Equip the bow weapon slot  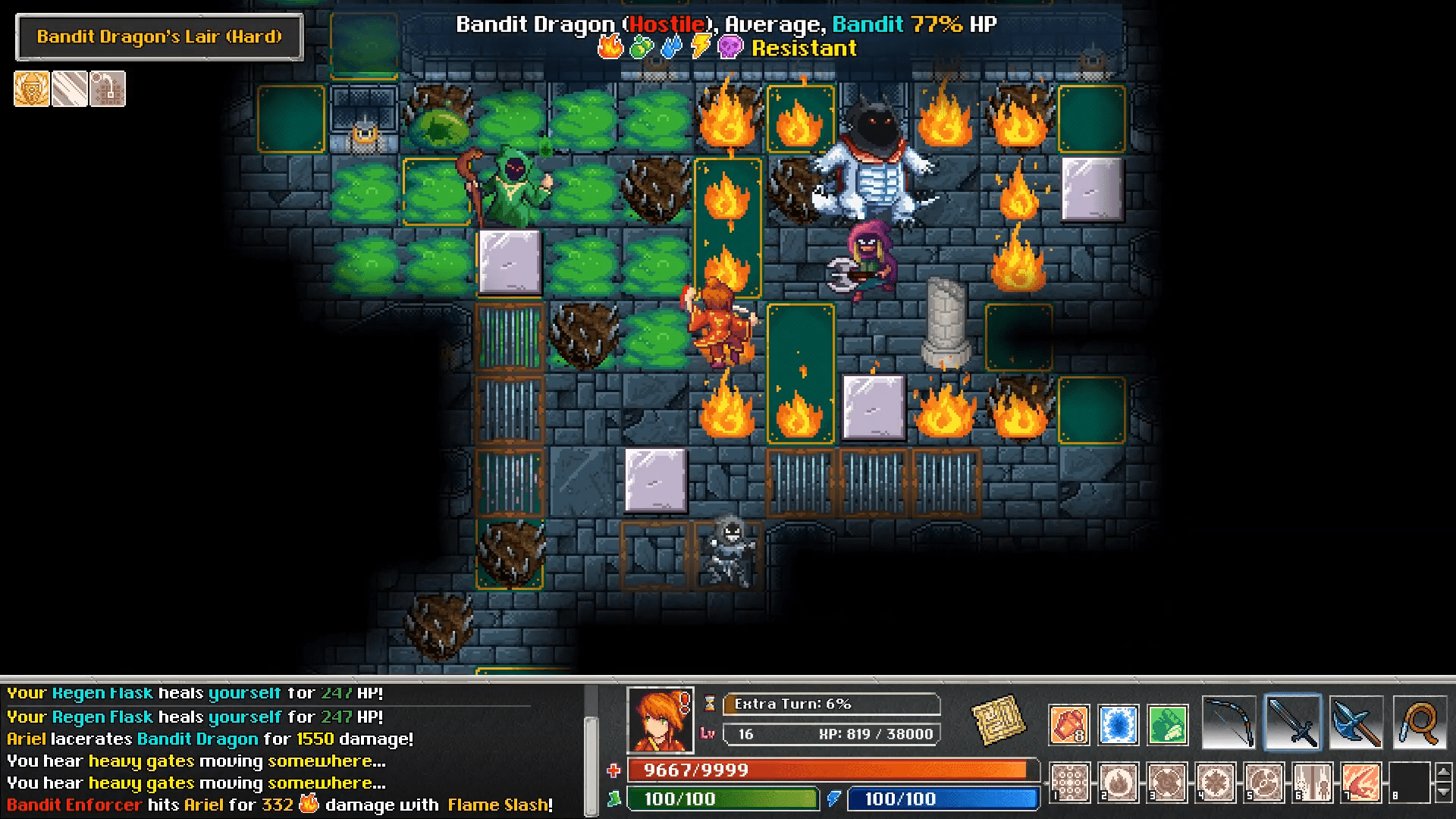1229,723
